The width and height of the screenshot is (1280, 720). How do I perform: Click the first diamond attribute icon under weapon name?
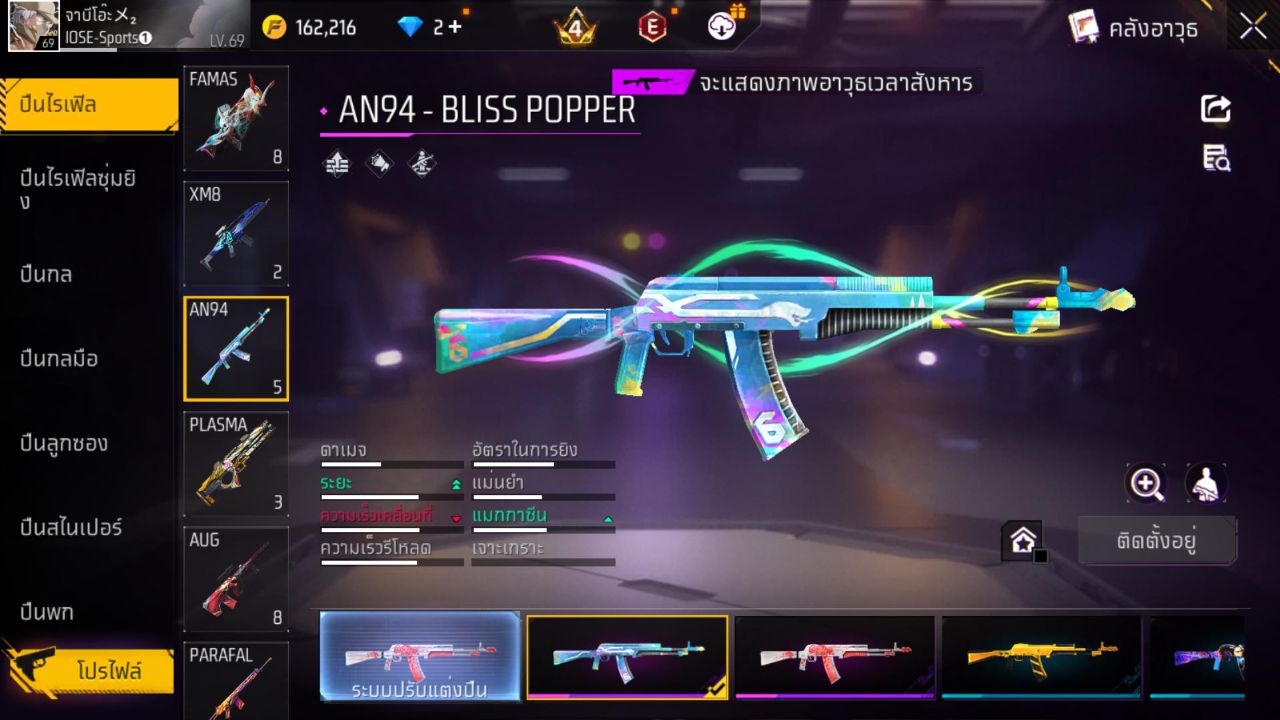click(x=335, y=164)
